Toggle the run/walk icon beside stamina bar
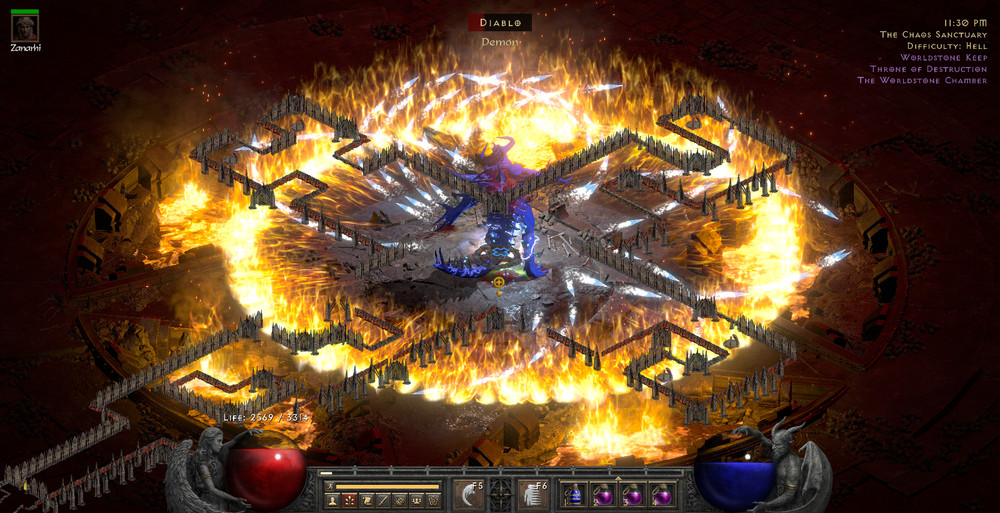Screen dimensions: 1000x513 [x=329, y=486]
